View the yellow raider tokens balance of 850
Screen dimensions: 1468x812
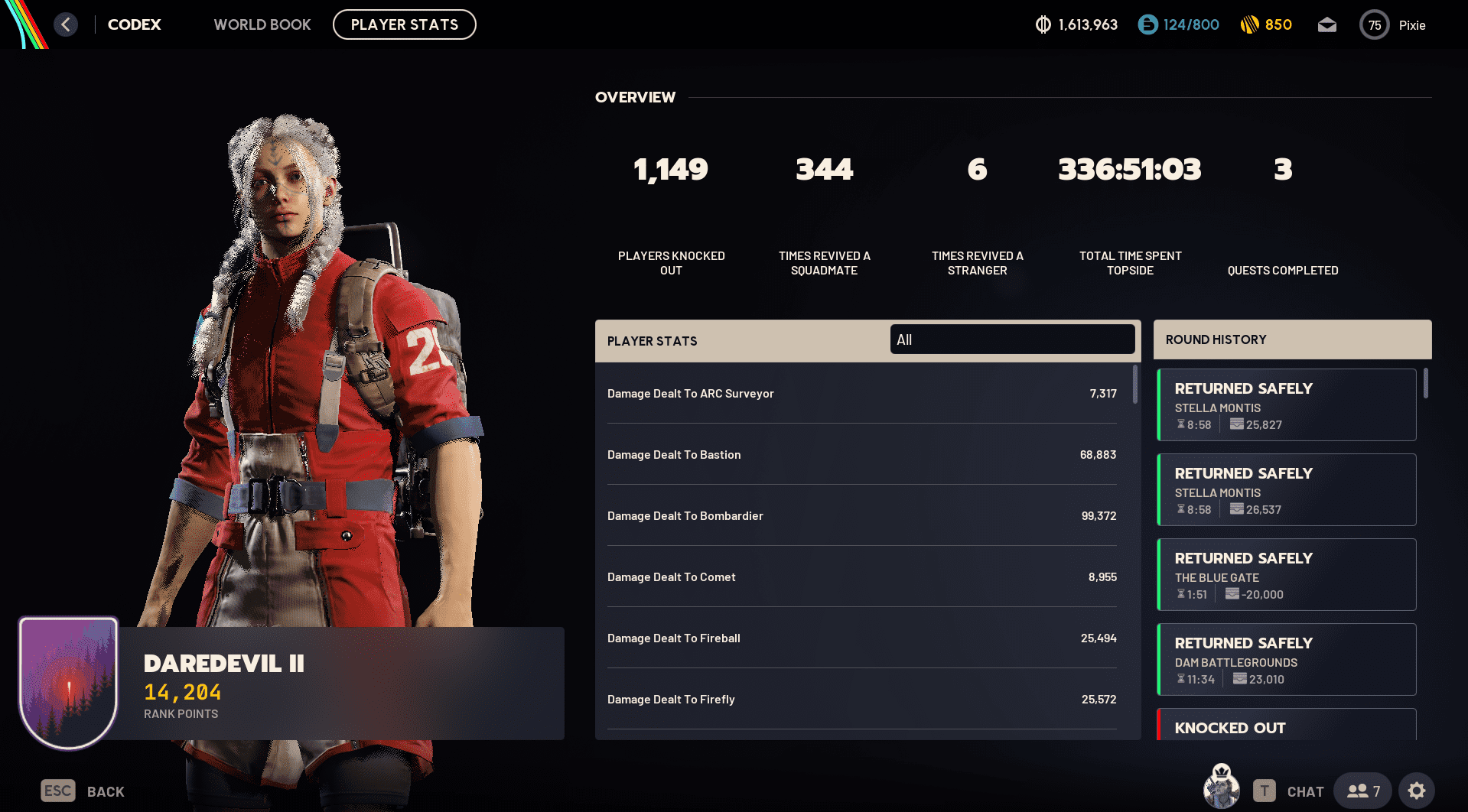pyautogui.click(x=1266, y=24)
